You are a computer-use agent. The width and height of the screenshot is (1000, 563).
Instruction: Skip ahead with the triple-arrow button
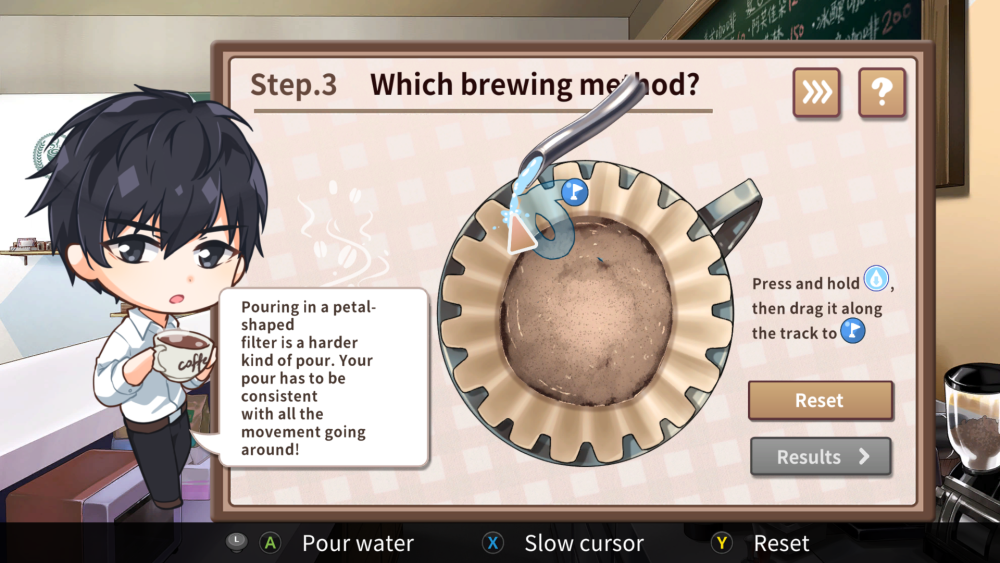816,93
